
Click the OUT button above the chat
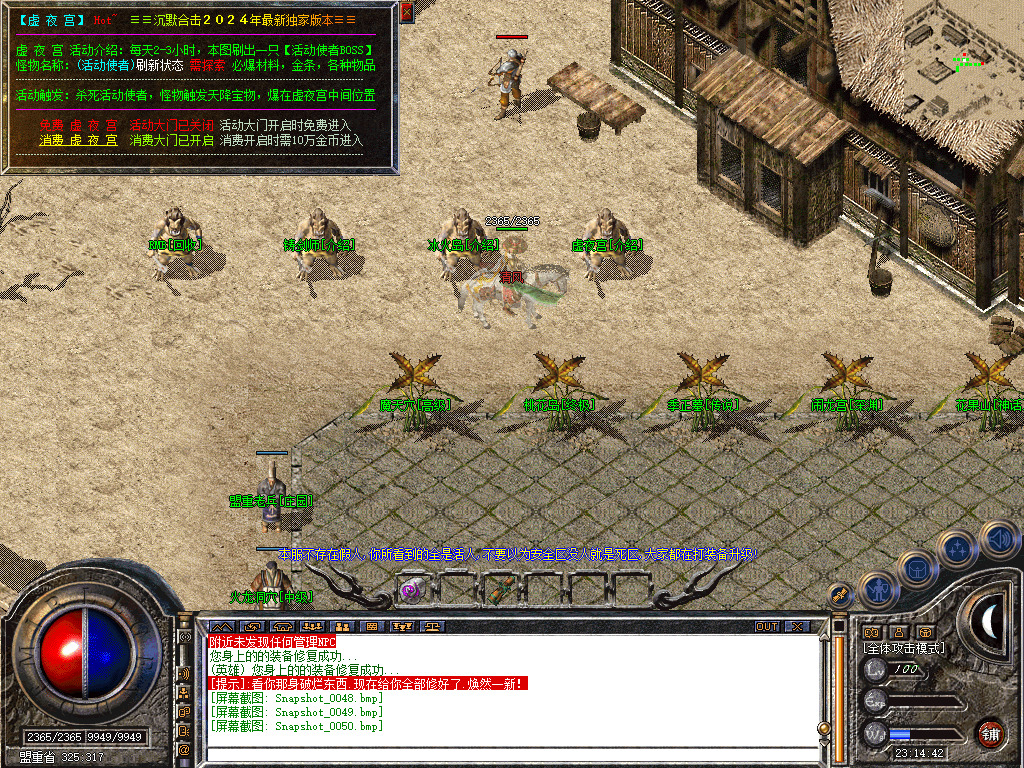pyautogui.click(x=766, y=626)
